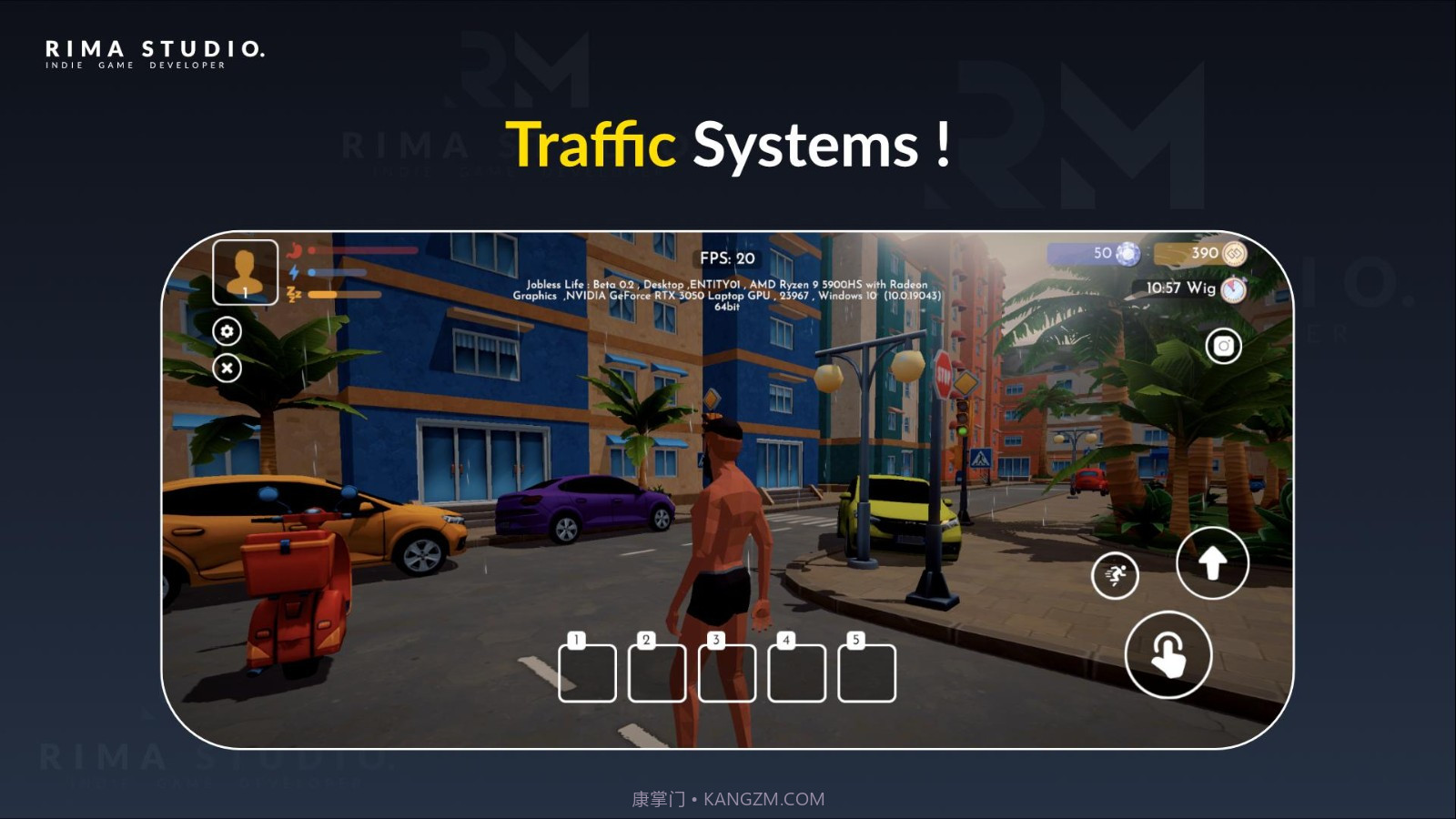This screenshot has width=1456, height=819.
Task: Choose hotbar slot number 4
Action: [x=796, y=672]
